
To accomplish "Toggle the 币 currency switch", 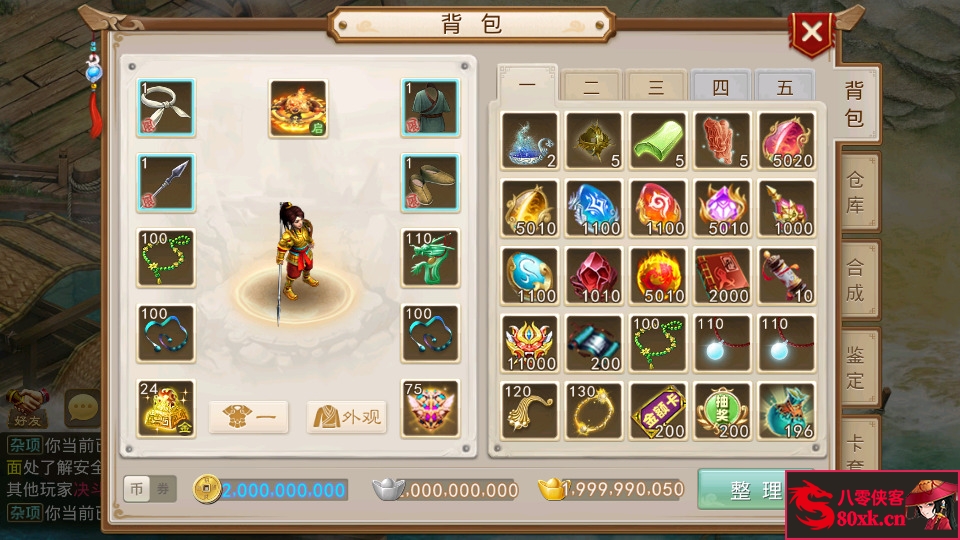I will [137, 489].
